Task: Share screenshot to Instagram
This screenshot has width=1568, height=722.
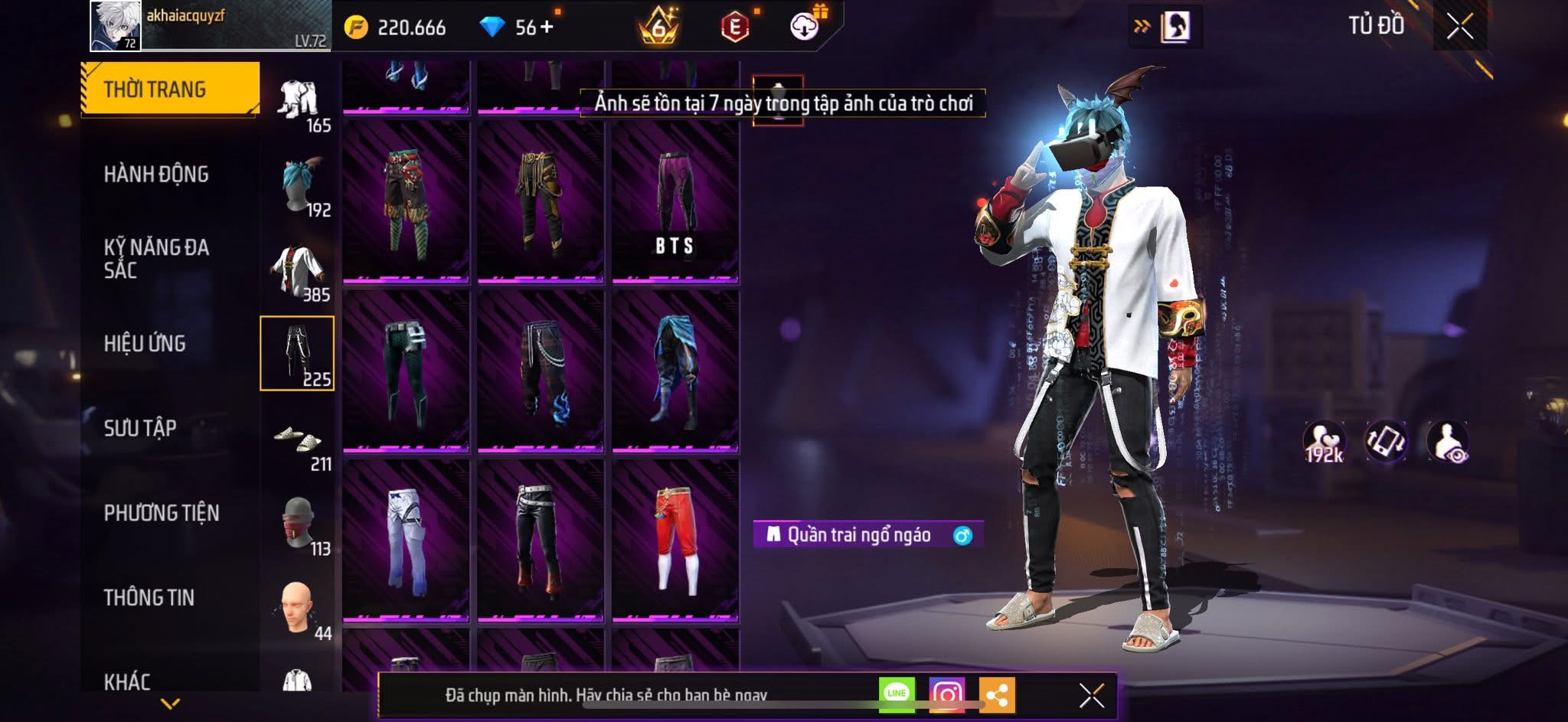Action: point(946,694)
